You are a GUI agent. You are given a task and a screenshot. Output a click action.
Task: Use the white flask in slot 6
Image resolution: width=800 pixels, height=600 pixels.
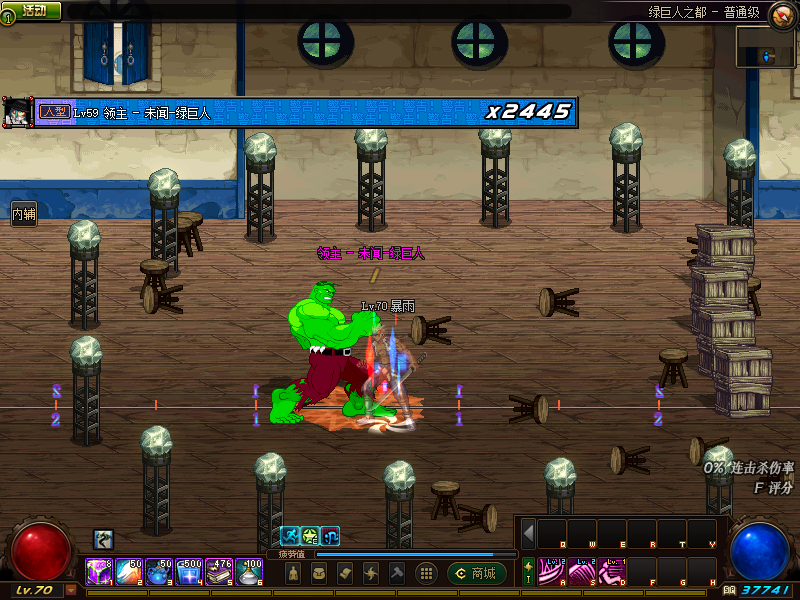pyautogui.click(x=248, y=571)
